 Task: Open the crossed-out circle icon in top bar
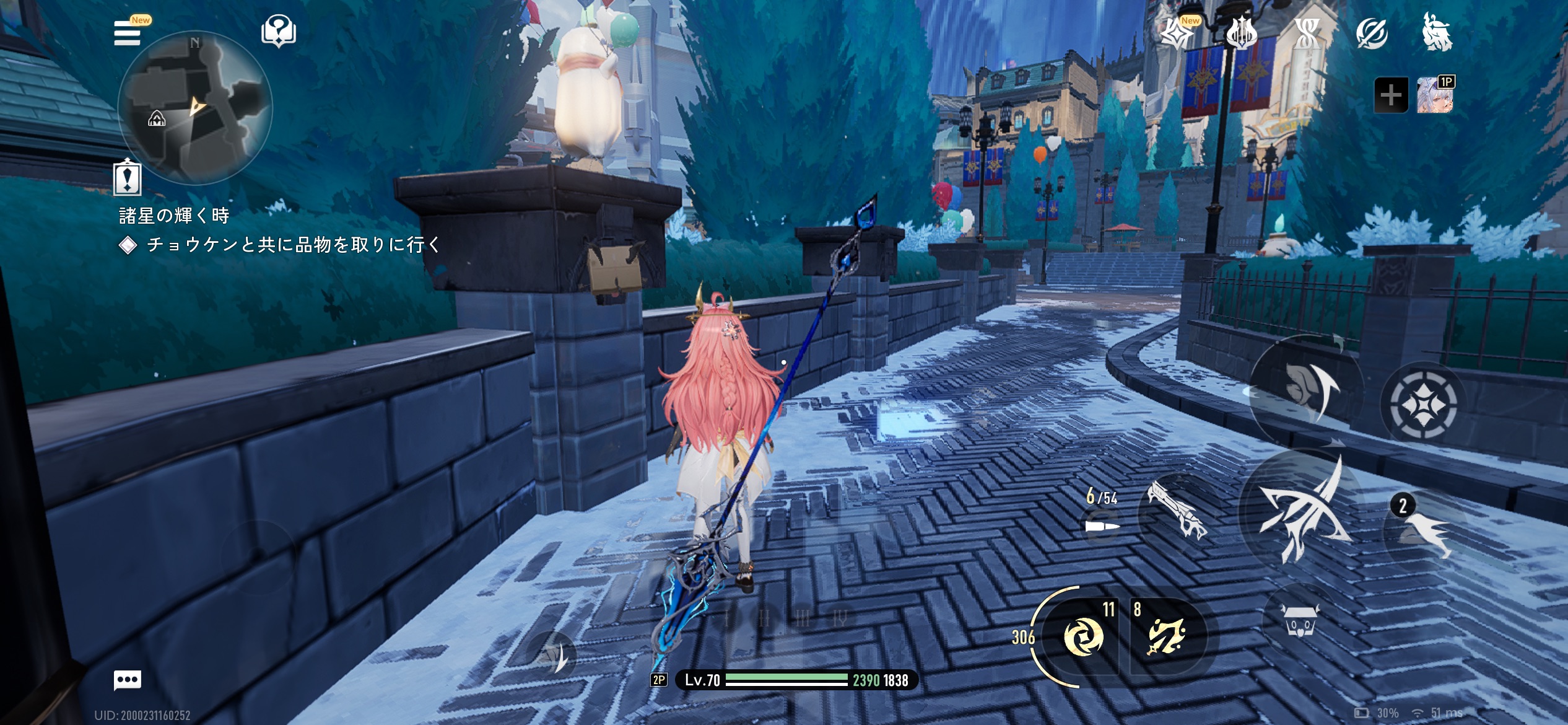pyautogui.click(x=1371, y=33)
